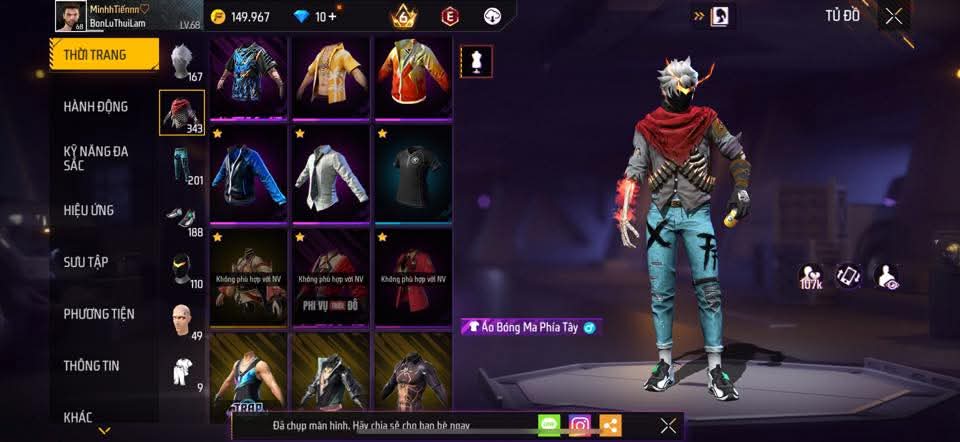Show the Thông Tin tab
960x442 pixels.
click(x=92, y=366)
